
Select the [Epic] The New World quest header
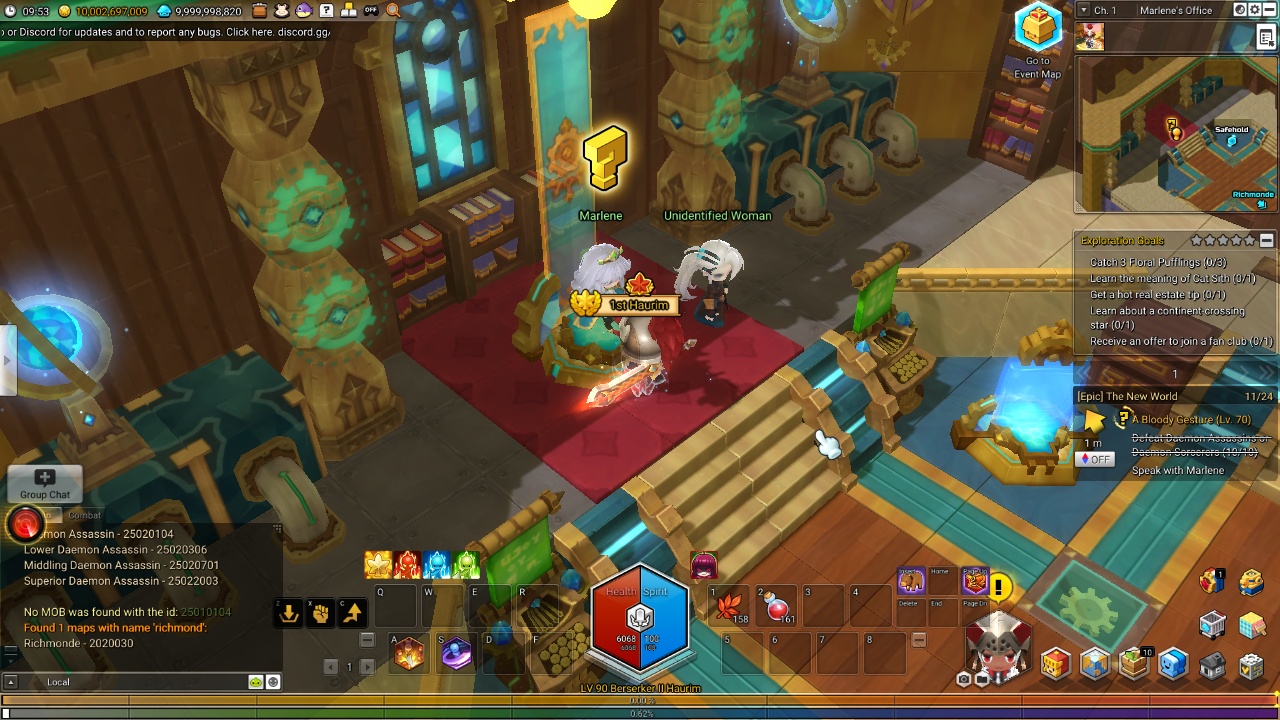[x=1127, y=396]
